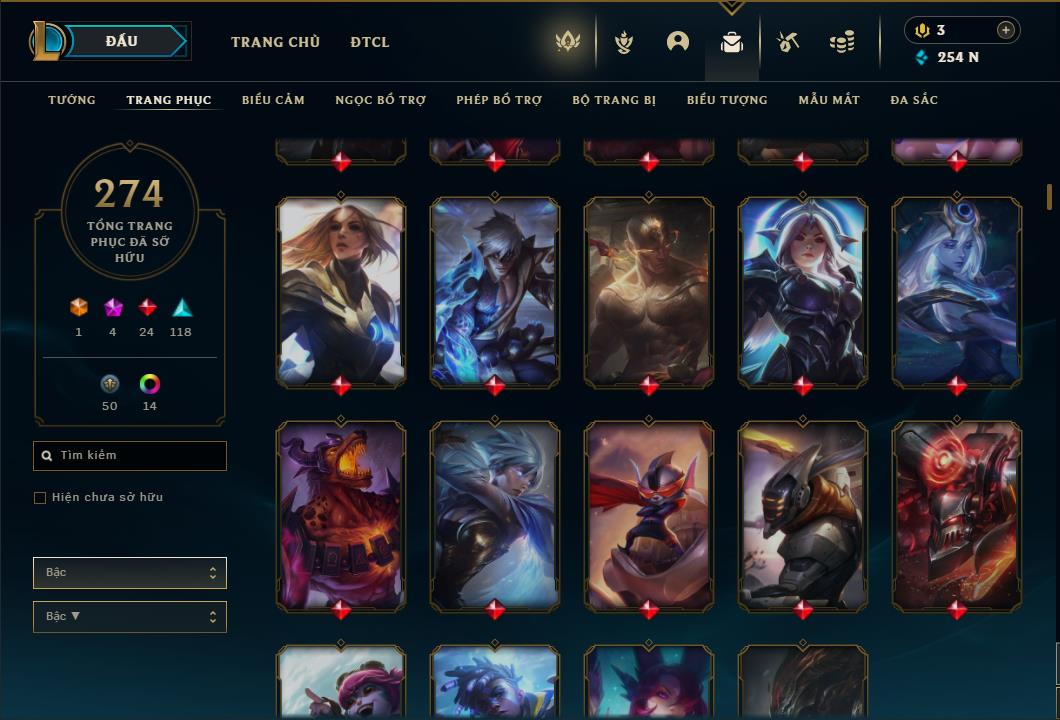Open the TRANG CHỦ home page
This screenshot has height=720, width=1060.
point(275,42)
